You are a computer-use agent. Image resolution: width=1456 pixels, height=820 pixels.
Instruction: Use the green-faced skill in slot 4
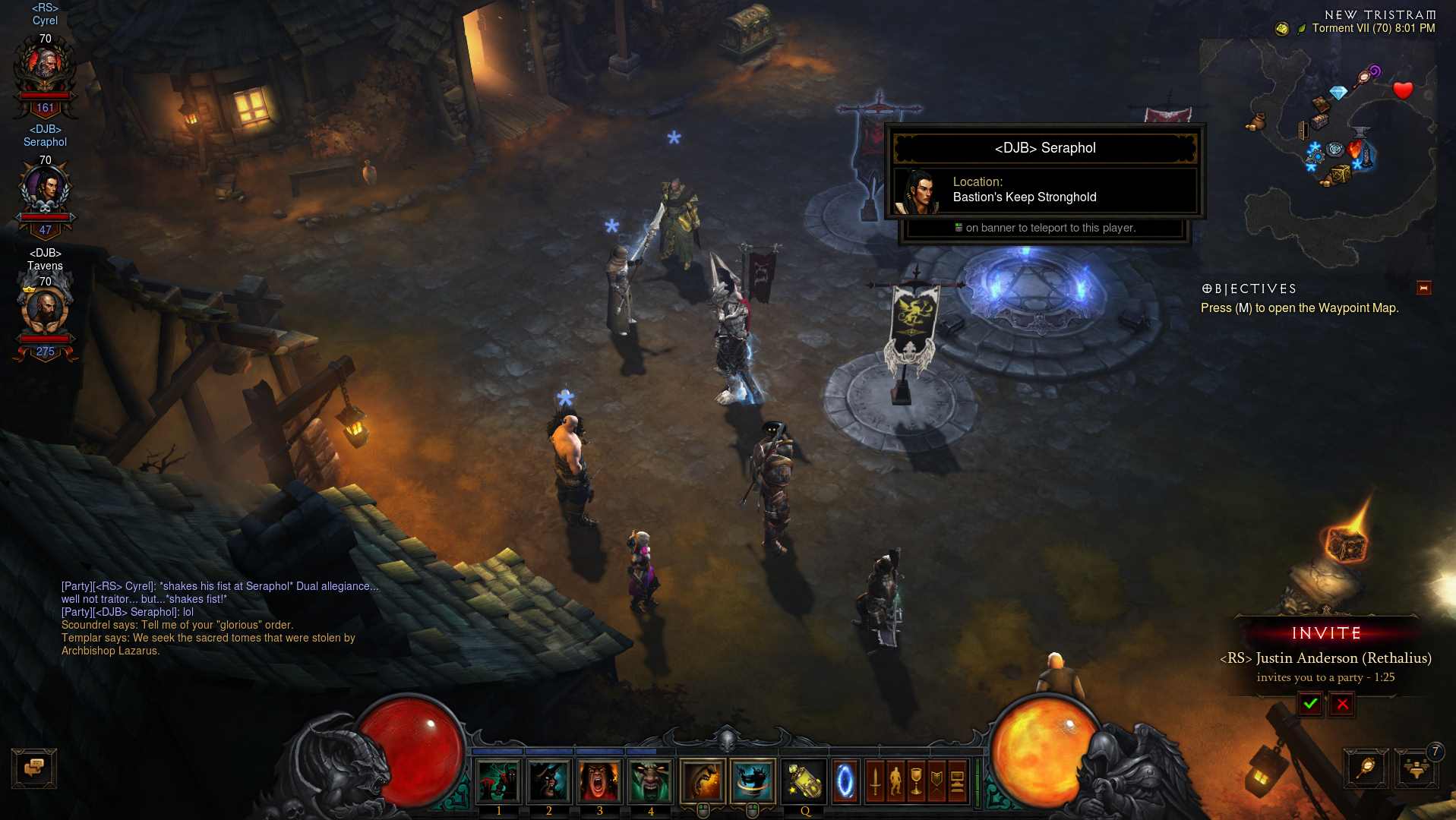[x=650, y=781]
